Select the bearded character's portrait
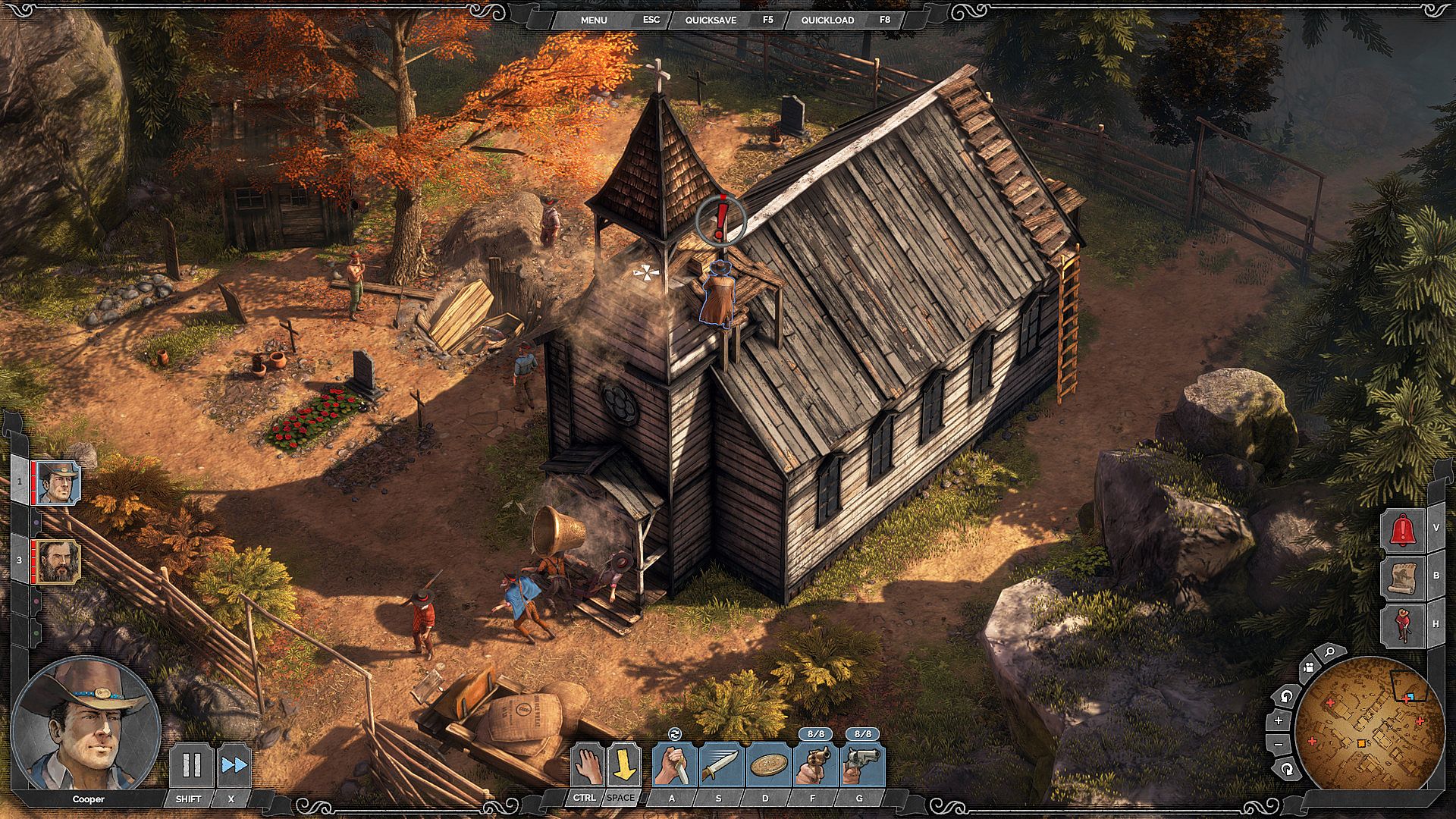 58,562
